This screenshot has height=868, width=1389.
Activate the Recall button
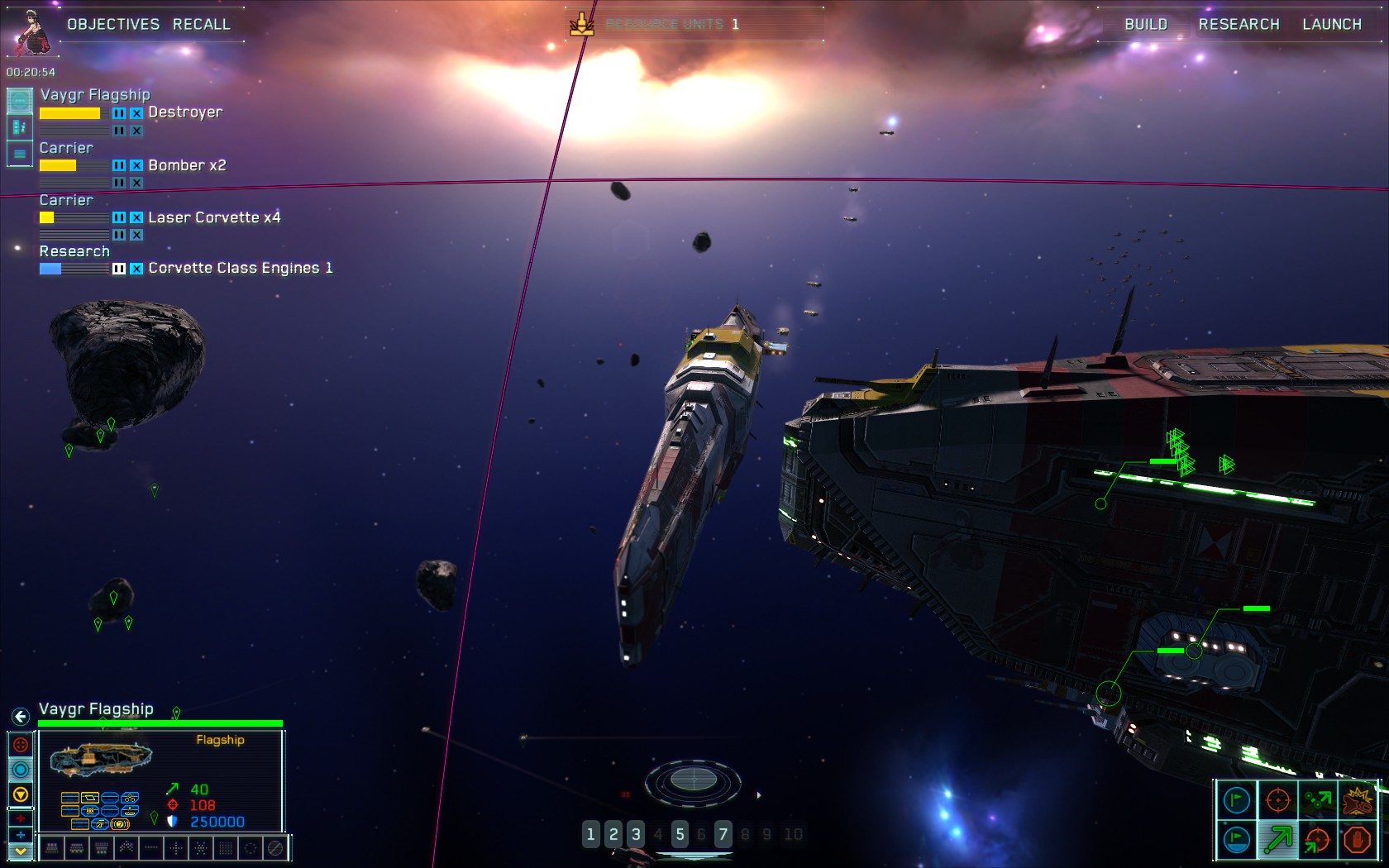click(201, 24)
